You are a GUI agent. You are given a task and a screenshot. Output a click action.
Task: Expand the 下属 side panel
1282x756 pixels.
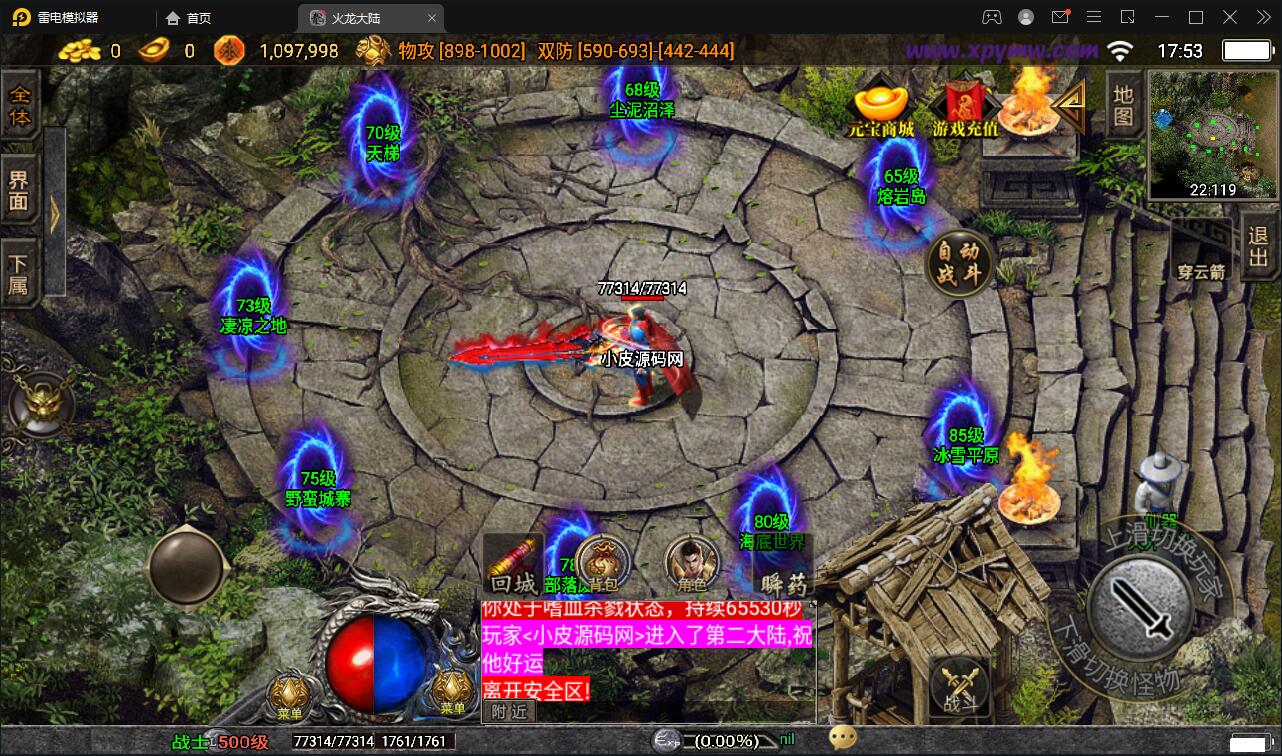point(20,275)
